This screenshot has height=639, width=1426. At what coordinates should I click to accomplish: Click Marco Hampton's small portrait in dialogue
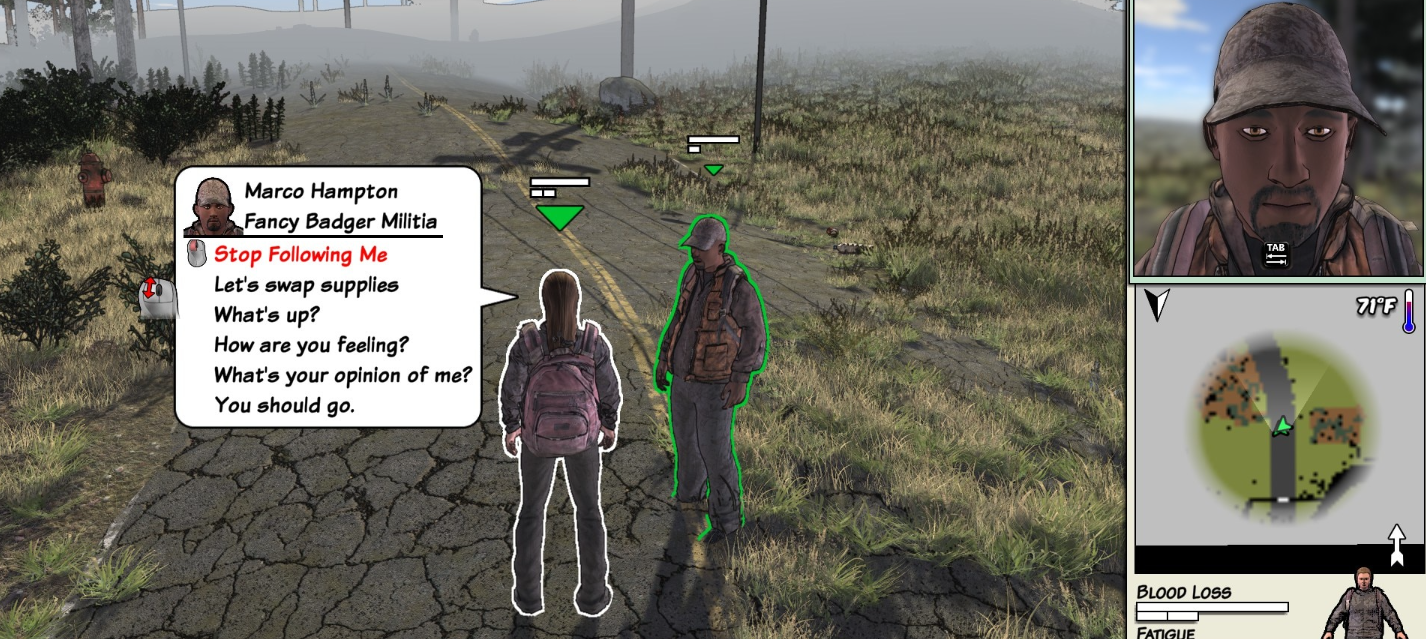[x=212, y=207]
